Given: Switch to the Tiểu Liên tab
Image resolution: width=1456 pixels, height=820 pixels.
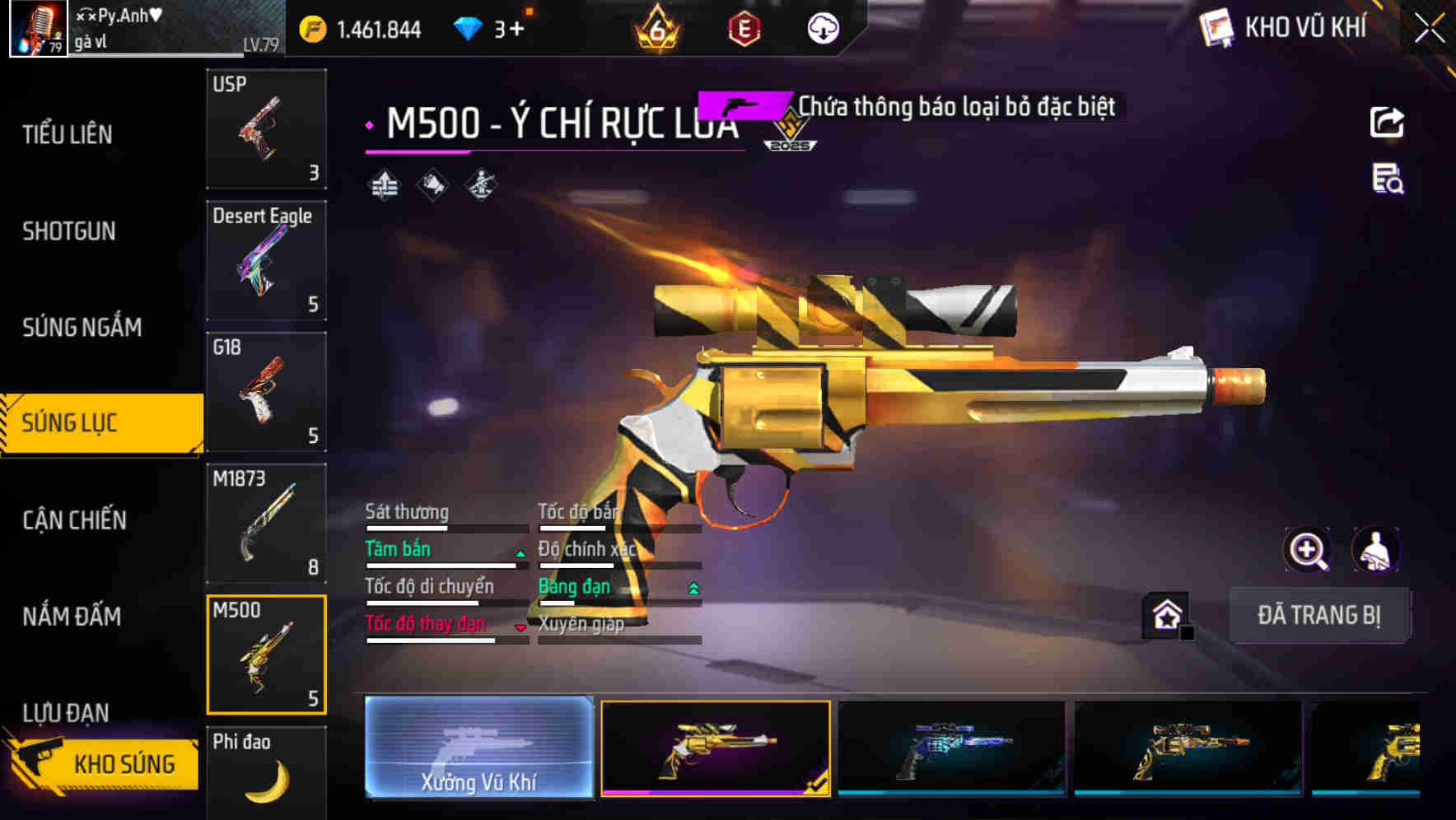Looking at the screenshot, I should click(70, 134).
